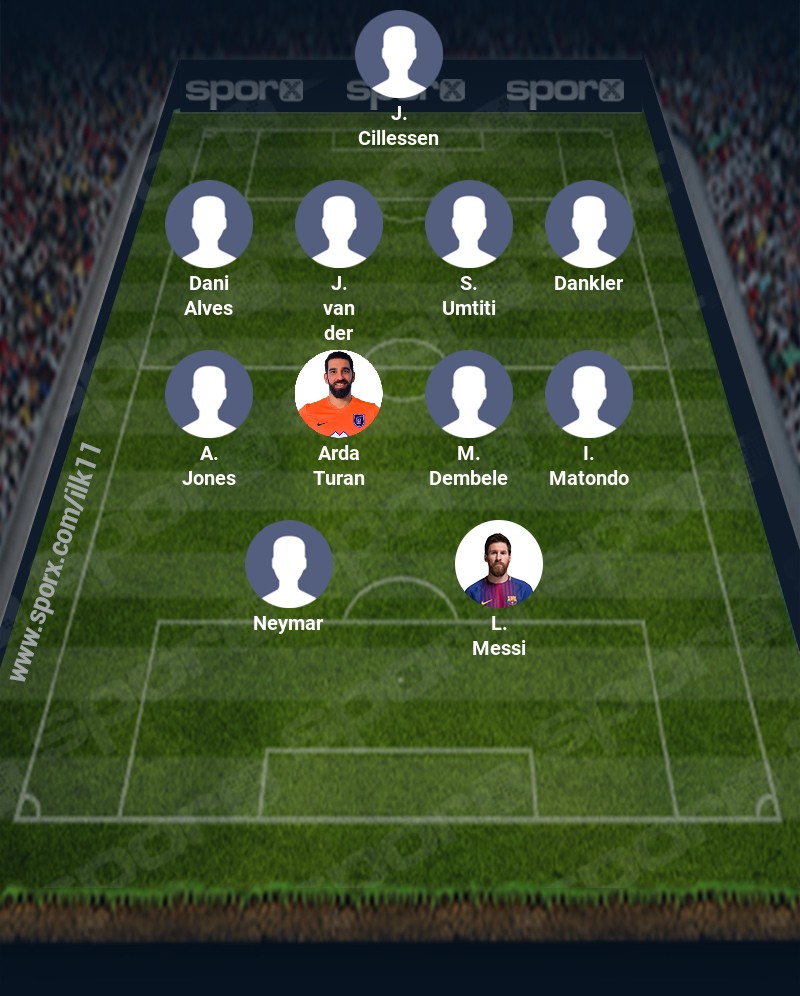Choose the Dani Alves player slot

(x=209, y=224)
